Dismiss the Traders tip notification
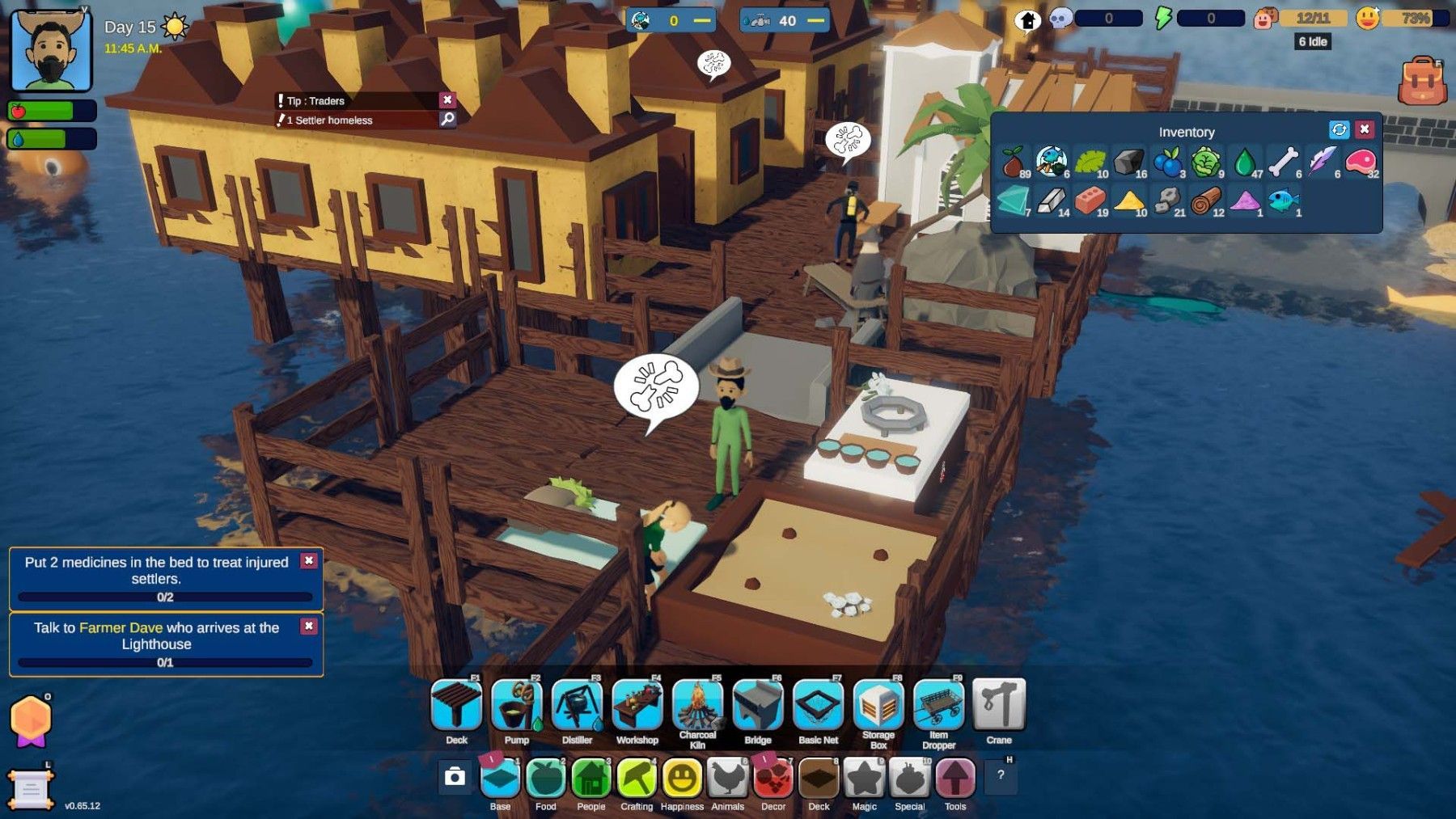 point(447,99)
